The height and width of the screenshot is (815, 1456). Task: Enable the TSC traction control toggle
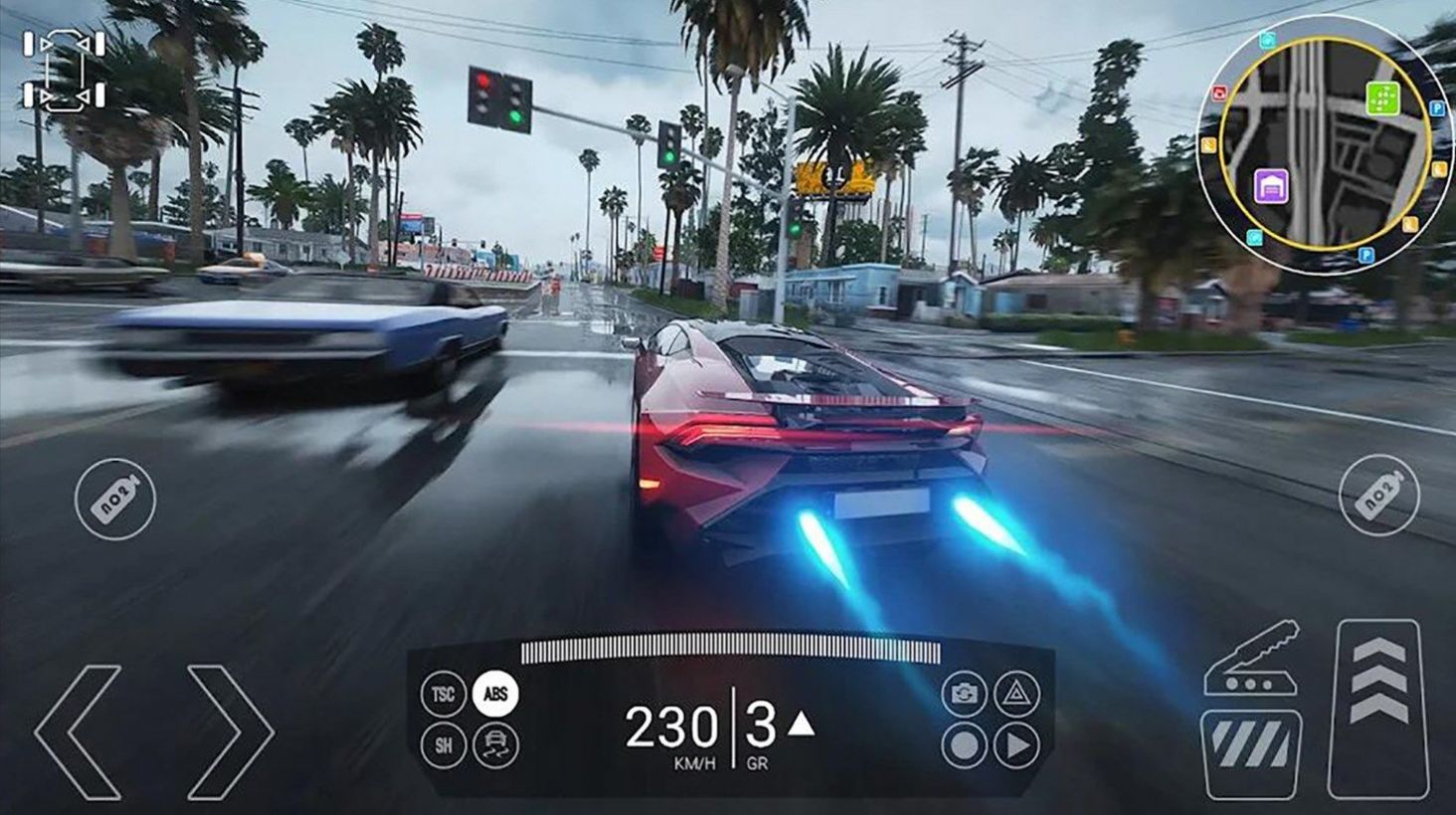(442, 694)
